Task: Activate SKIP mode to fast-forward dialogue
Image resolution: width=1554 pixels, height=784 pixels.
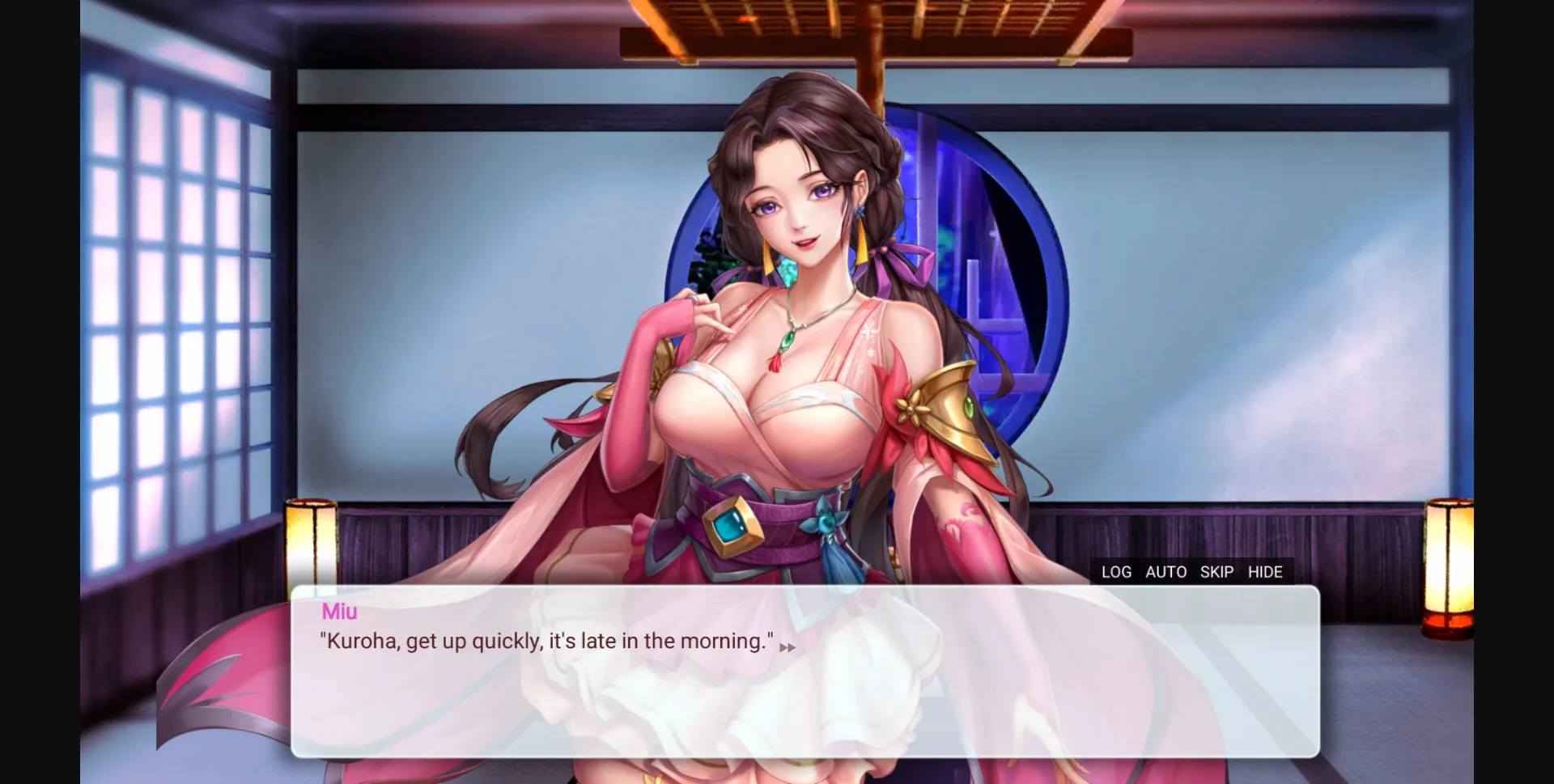Action: point(1217,572)
